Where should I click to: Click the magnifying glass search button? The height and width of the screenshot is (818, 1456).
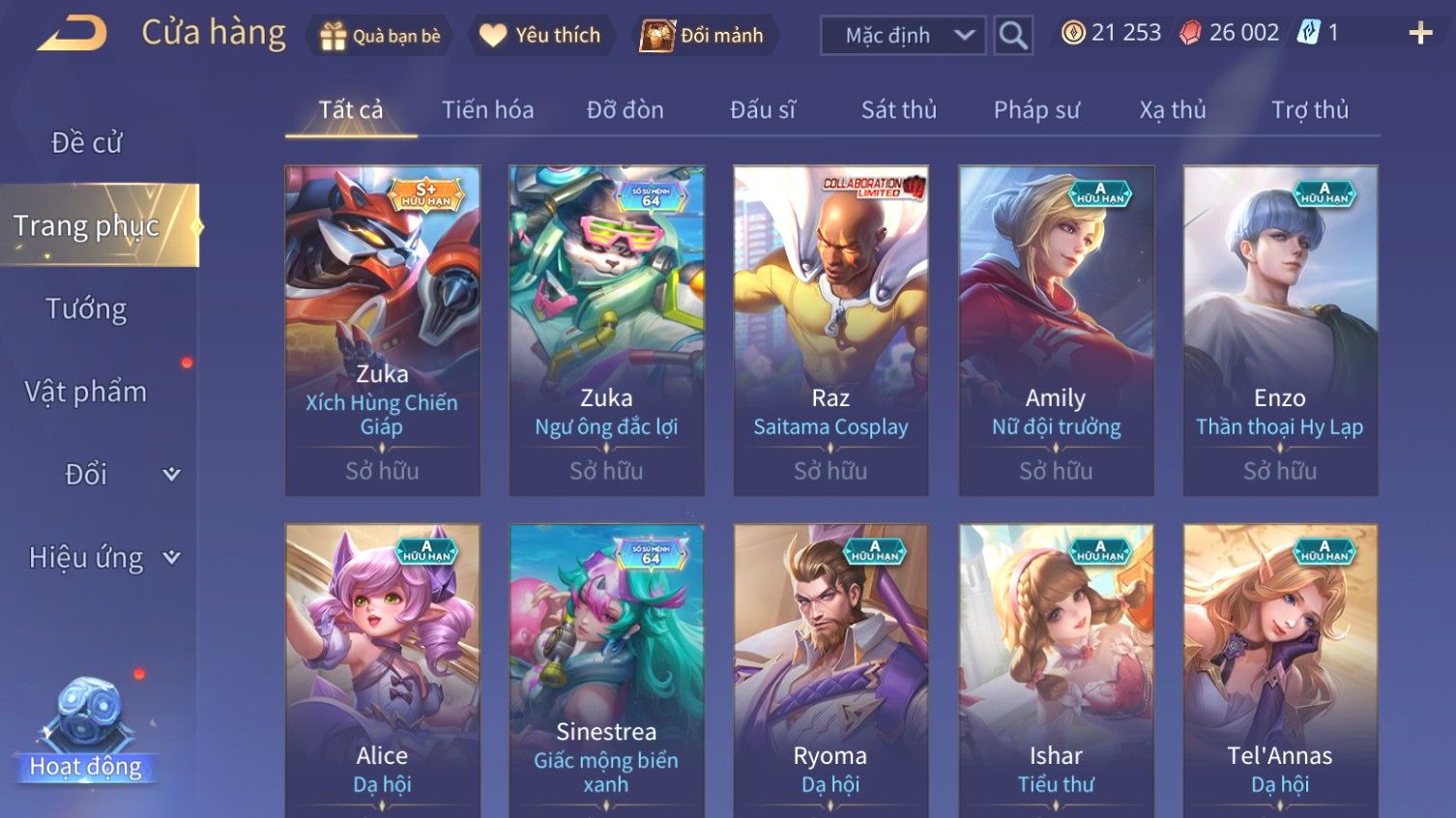click(1012, 36)
